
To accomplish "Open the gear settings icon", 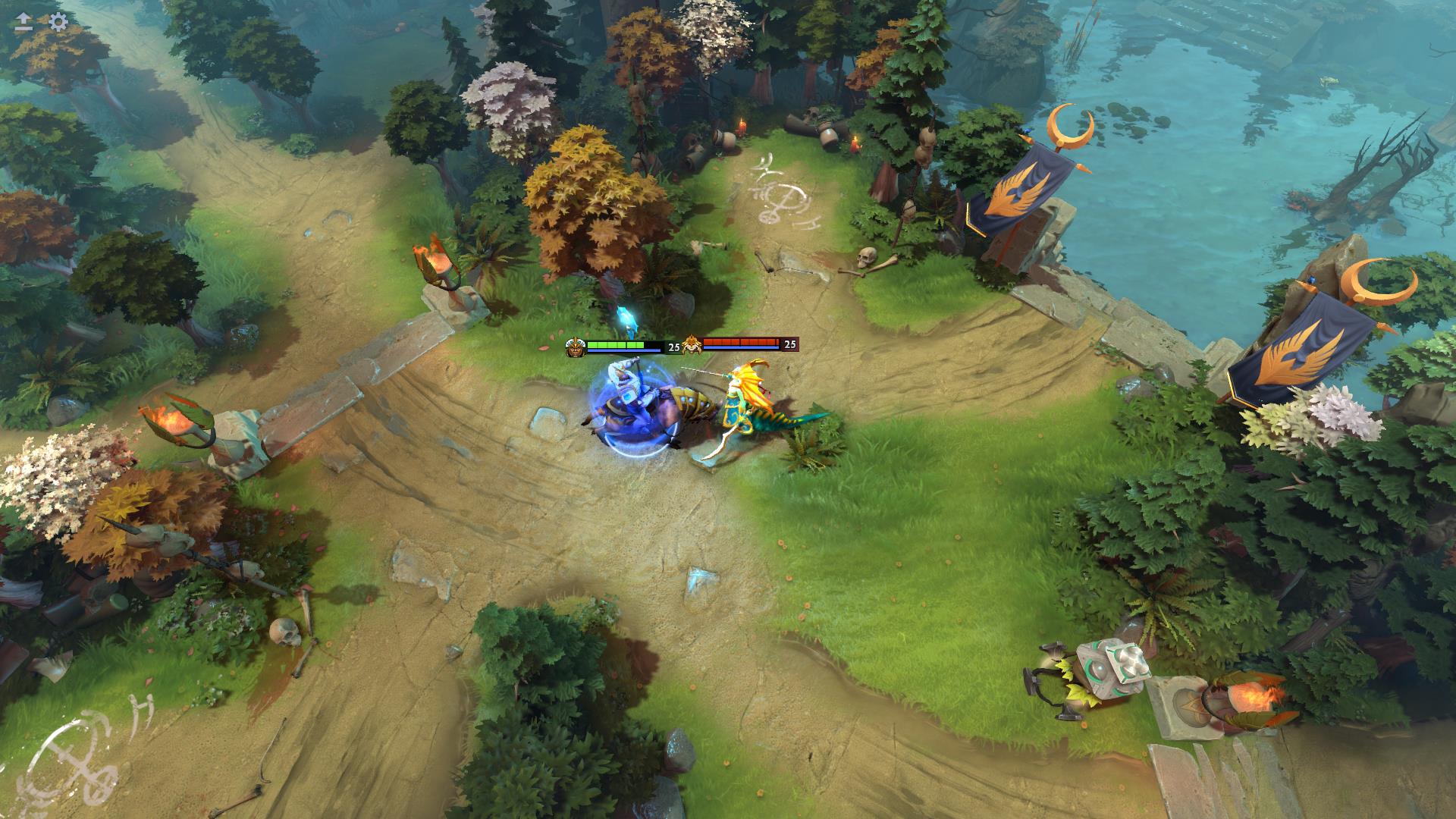I will [58, 21].
